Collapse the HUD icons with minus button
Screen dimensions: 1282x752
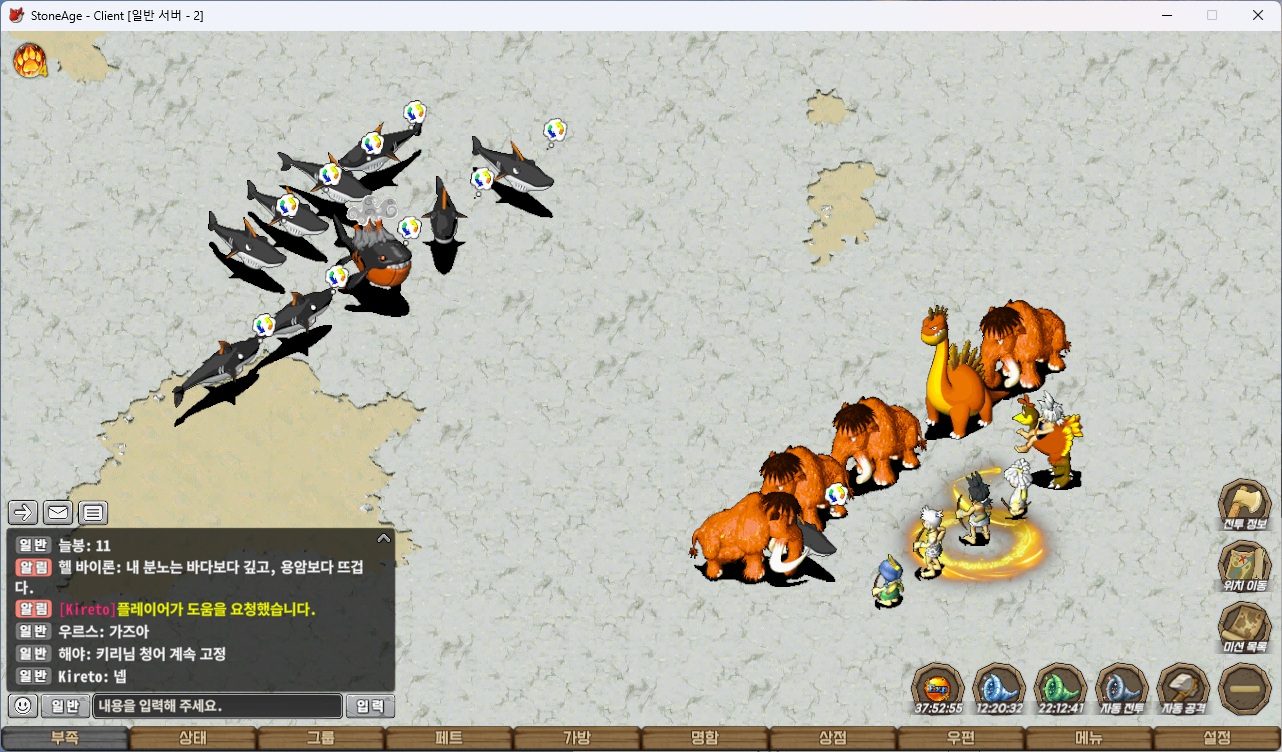point(1245,689)
